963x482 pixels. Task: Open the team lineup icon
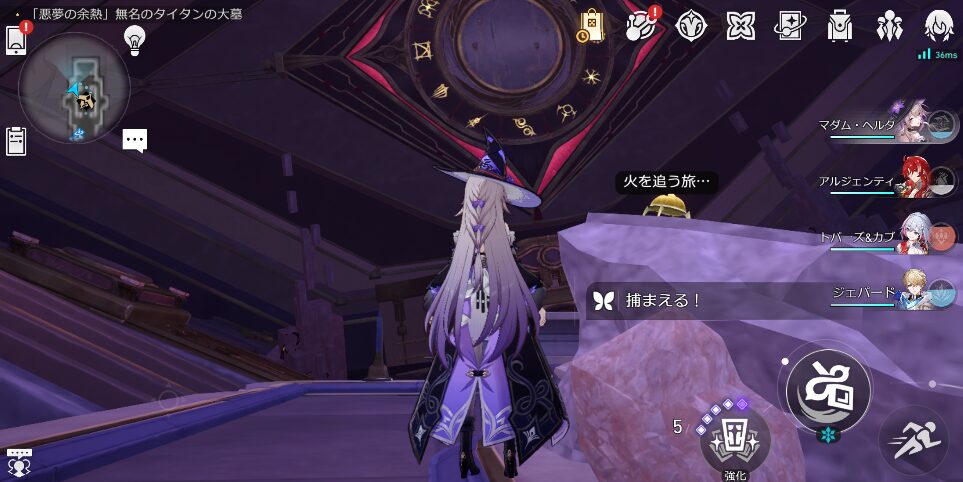tap(889, 26)
